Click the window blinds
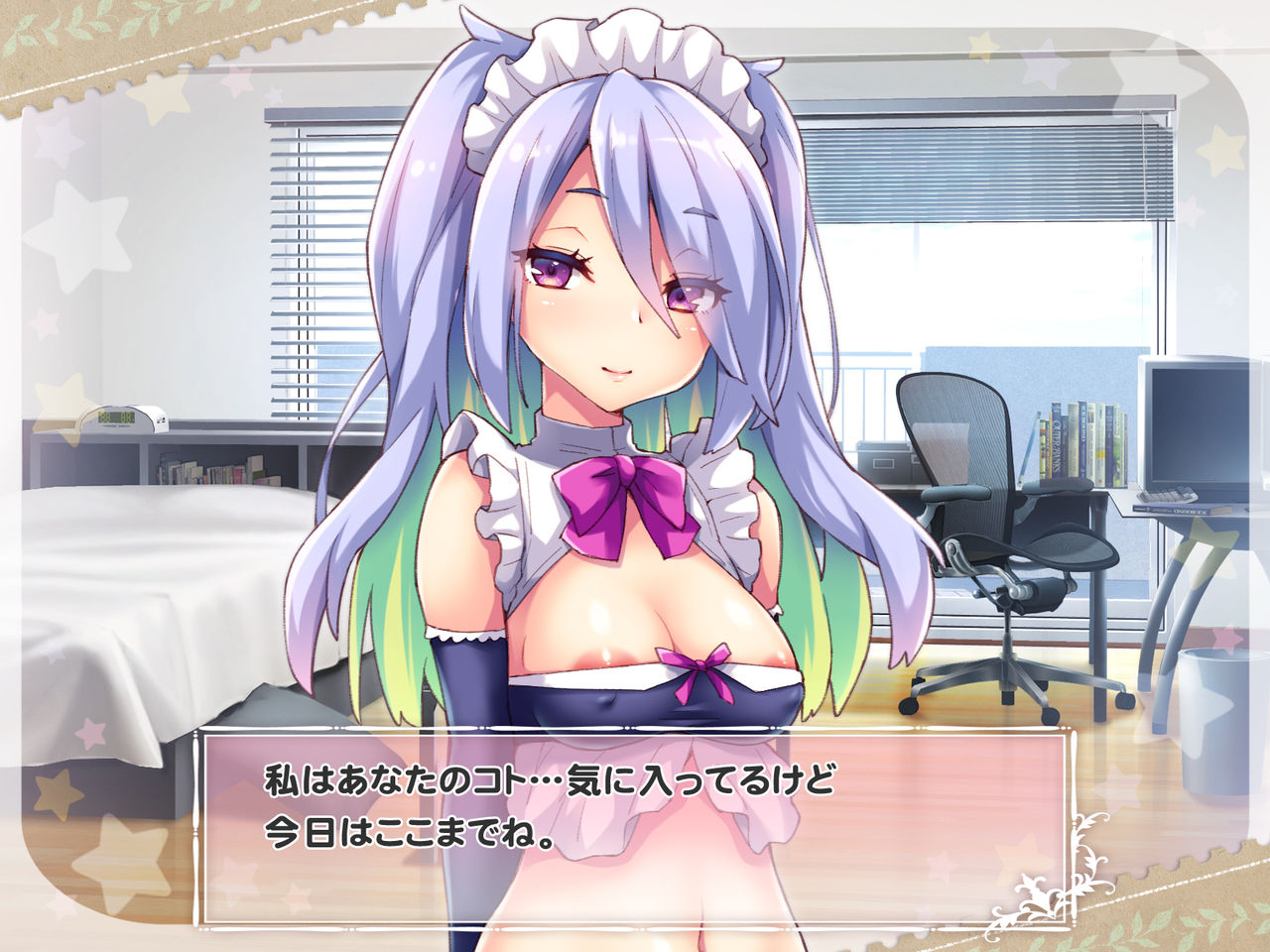The height and width of the screenshot is (952, 1270). (298, 248)
